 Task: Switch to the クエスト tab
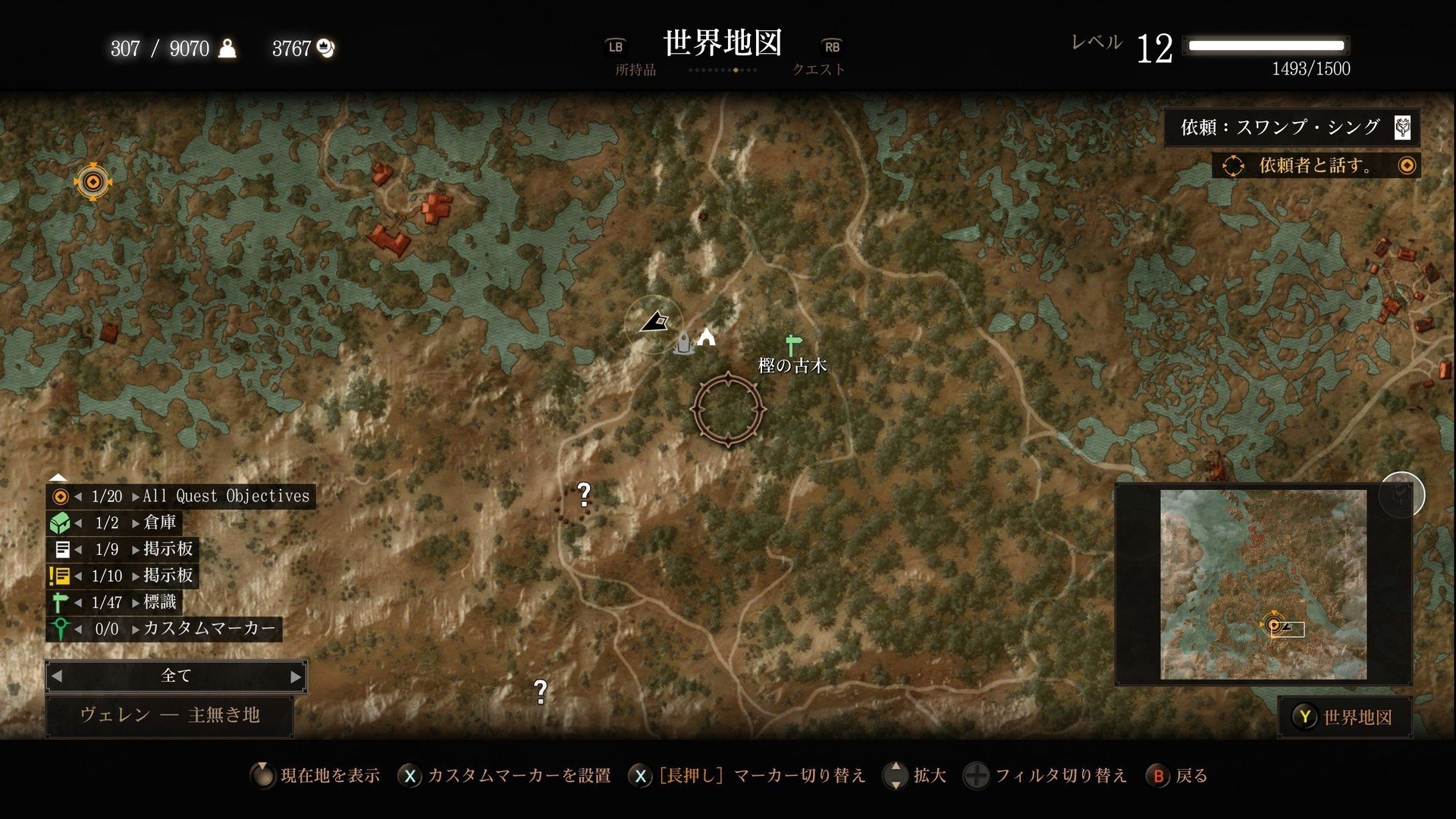(x=818, y=69)
